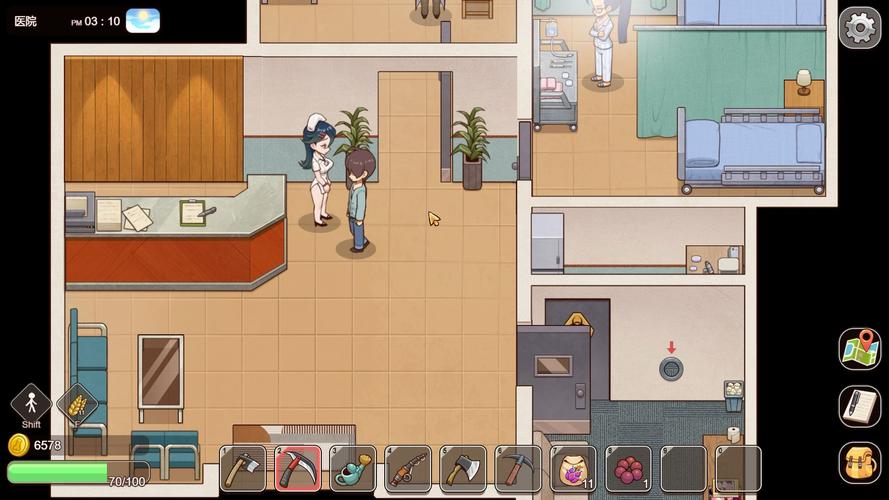Open the backpack inventory
889x500 pixels.
point(860,463)
